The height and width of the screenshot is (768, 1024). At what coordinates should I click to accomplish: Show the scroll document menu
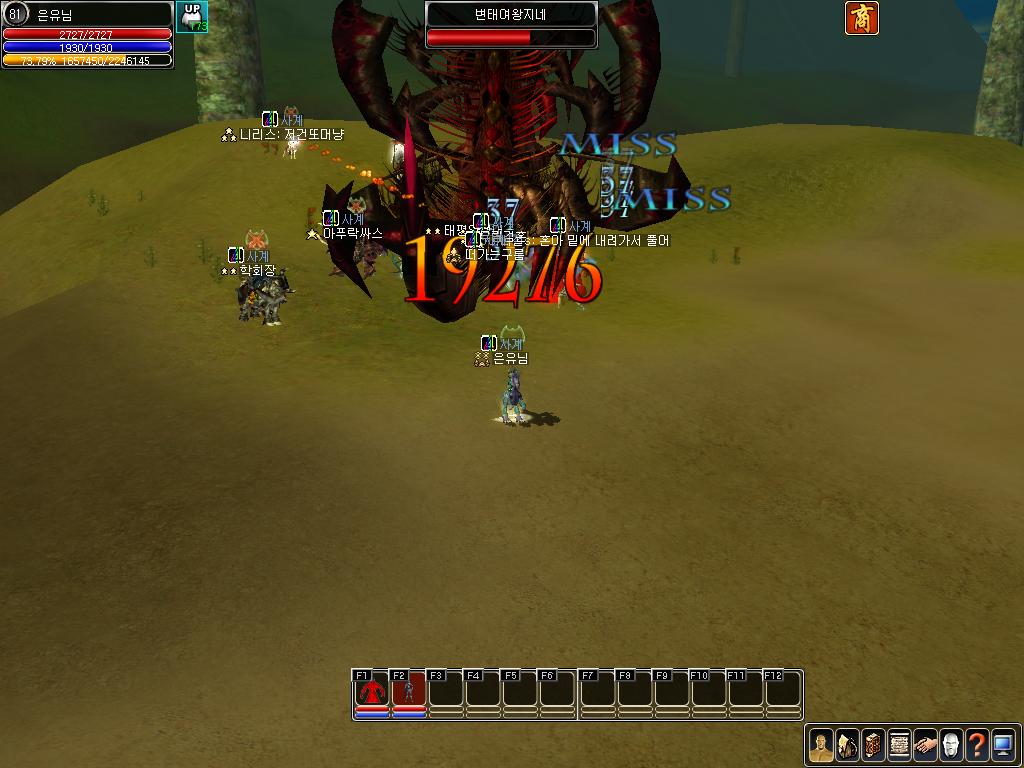[x=899, y=746]
